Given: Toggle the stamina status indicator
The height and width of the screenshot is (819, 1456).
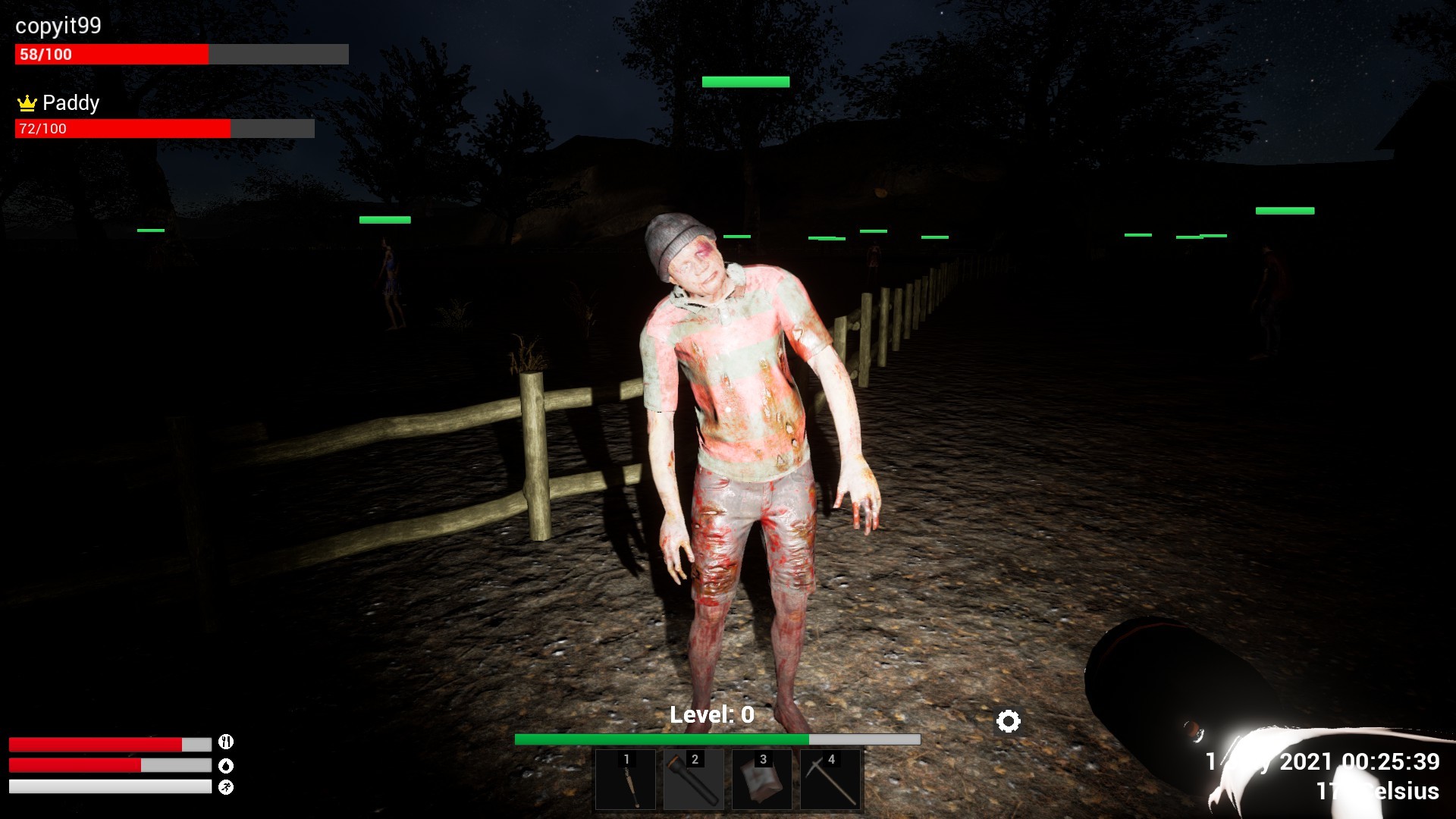Looking at the screenshot, I should click(x=225, y=788).
